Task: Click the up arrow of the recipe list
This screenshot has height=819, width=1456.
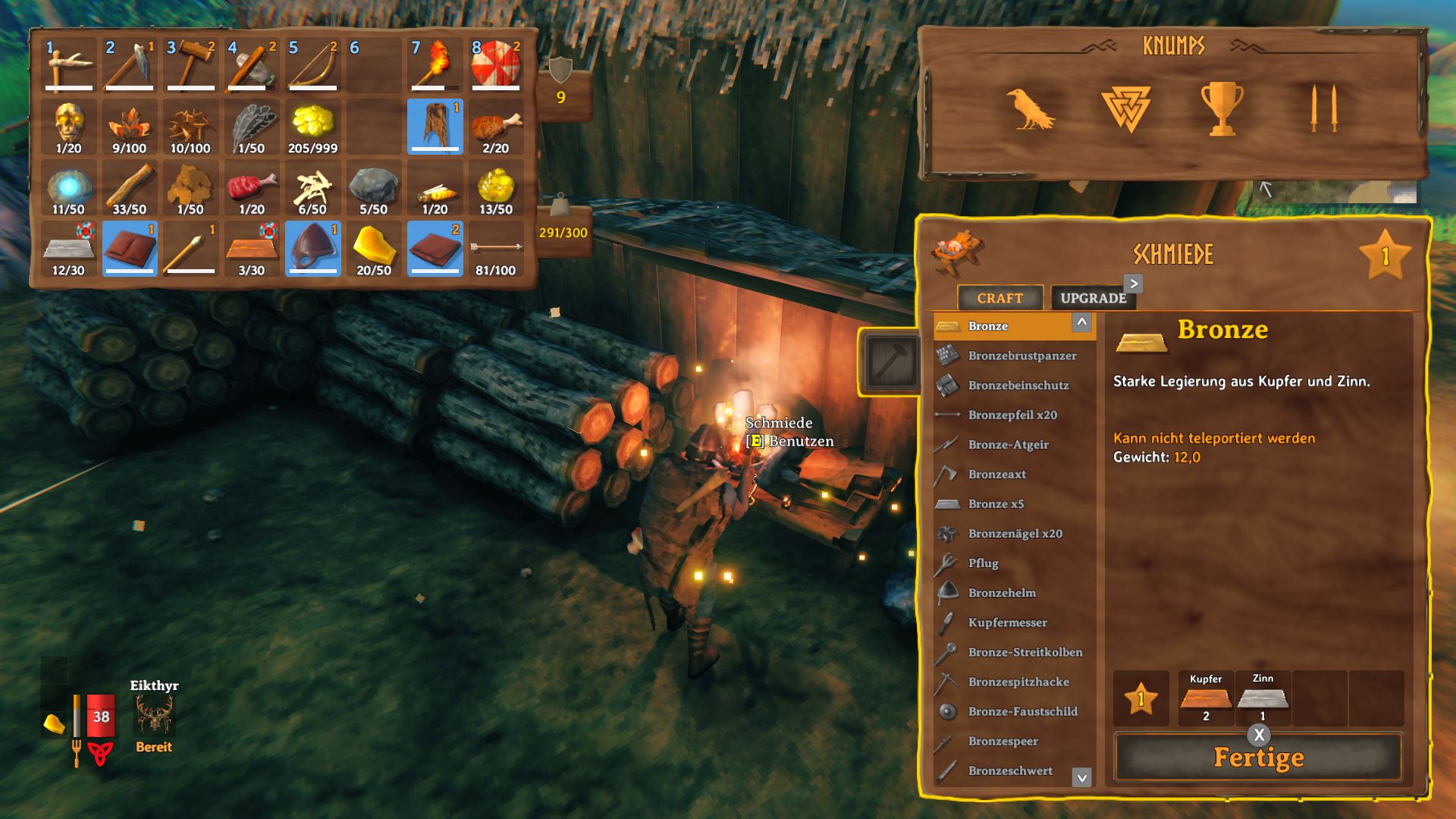Action: tap(1083, 322)
